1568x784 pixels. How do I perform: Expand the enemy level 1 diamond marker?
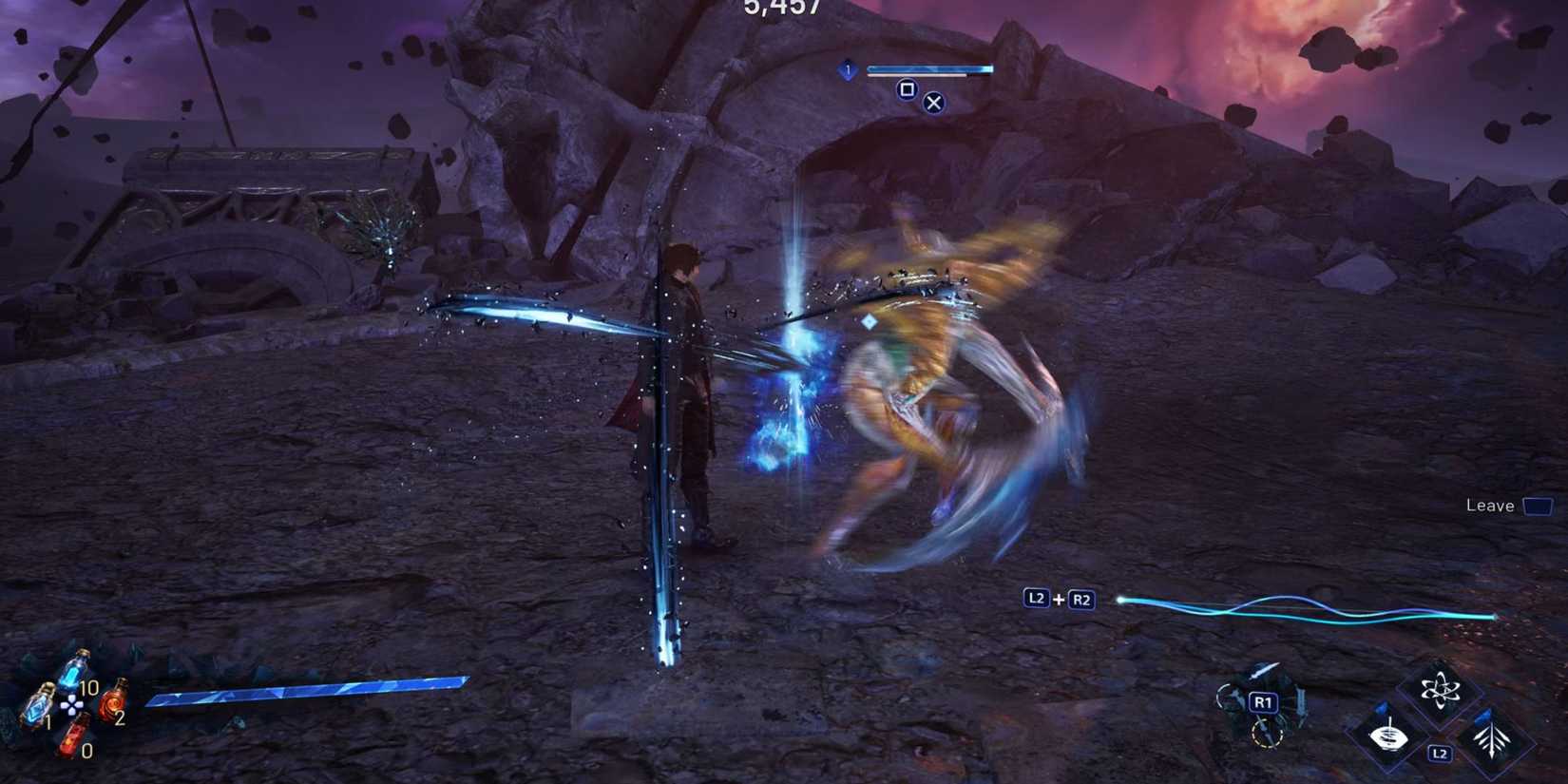pos(847,70)
